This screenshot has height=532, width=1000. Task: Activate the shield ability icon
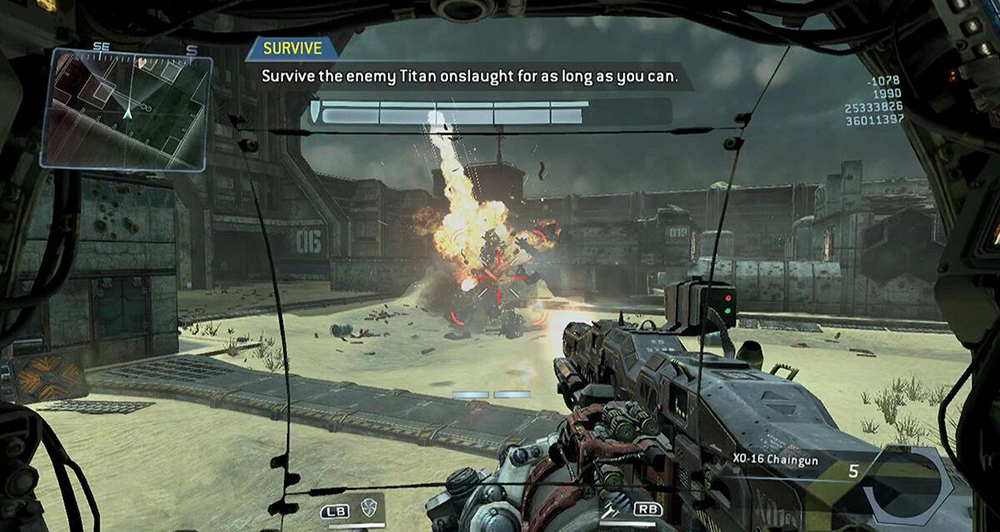[370, 507]
